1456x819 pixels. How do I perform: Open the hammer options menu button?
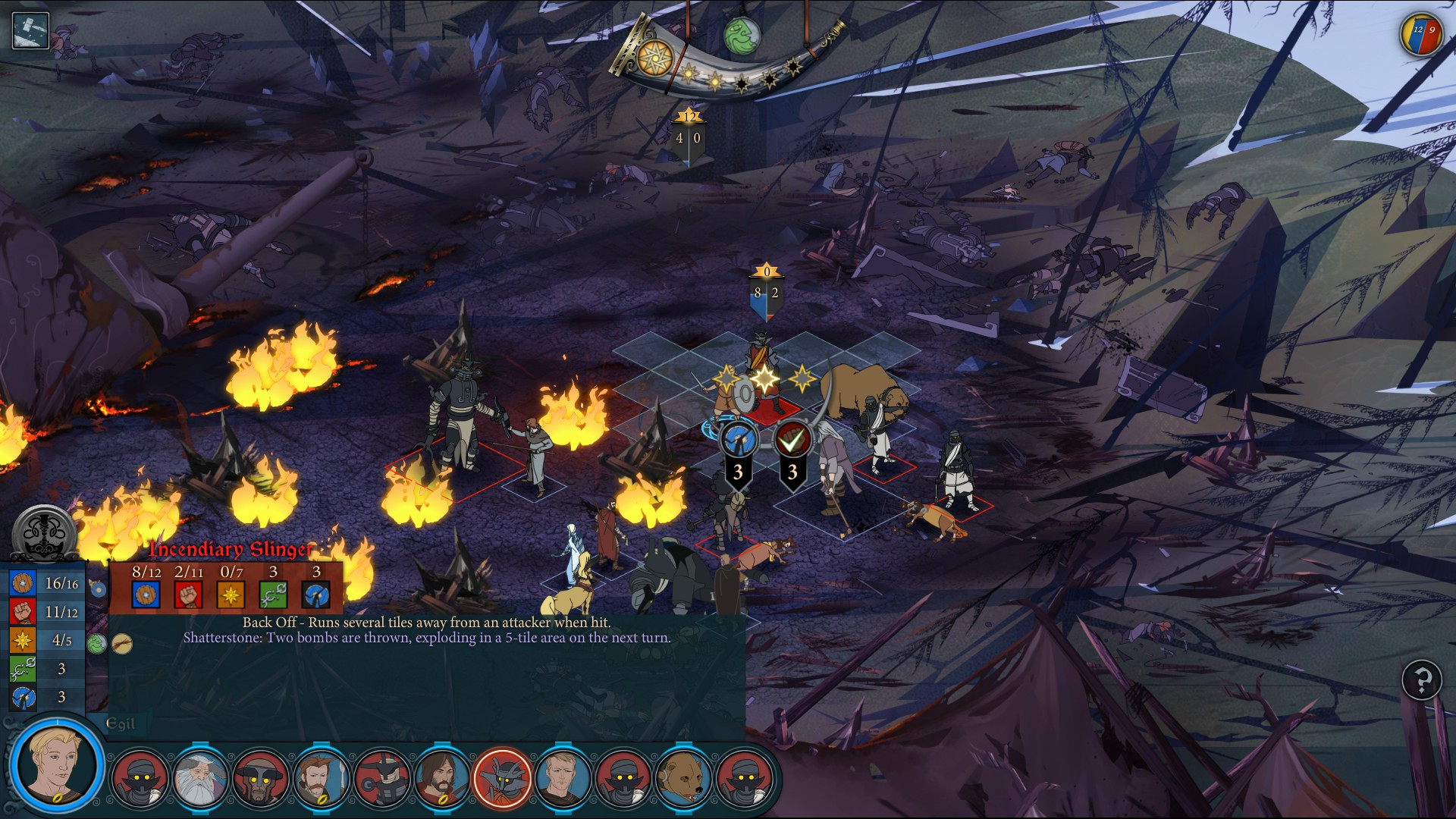(x=30, y=31)
